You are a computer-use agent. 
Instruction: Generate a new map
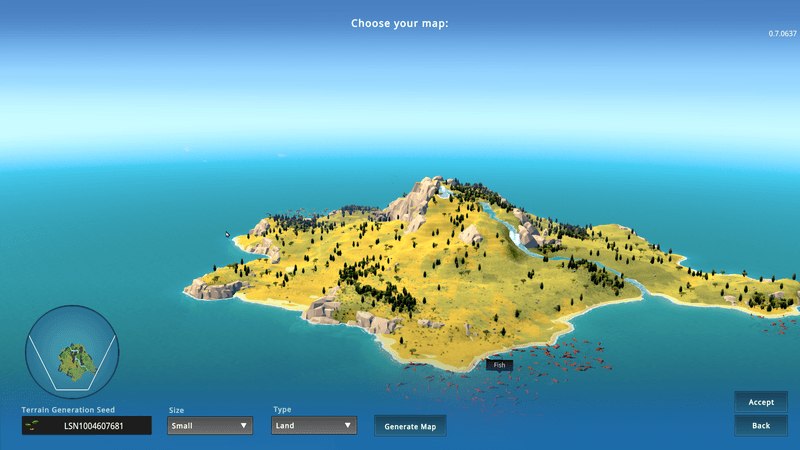[410, 426]
